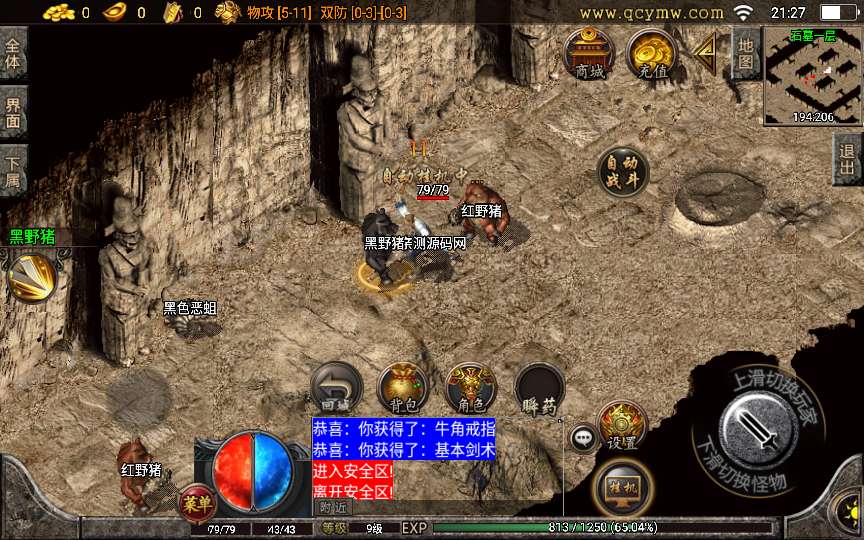Open the 背包 backpack
864x540 pixels.
click(403, 388)
